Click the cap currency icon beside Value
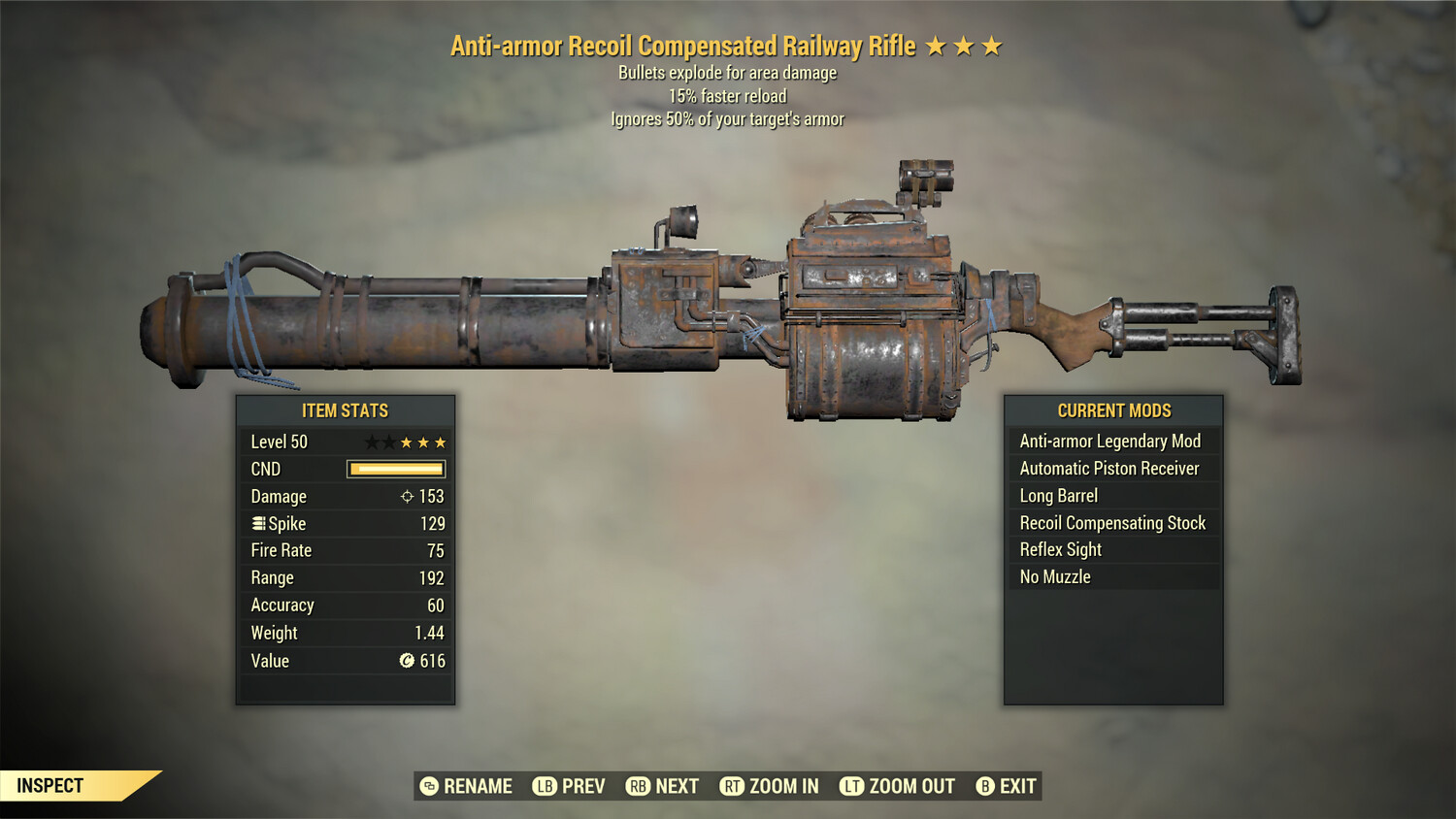This screenshot has width=1456, height=819. [407, 661]
